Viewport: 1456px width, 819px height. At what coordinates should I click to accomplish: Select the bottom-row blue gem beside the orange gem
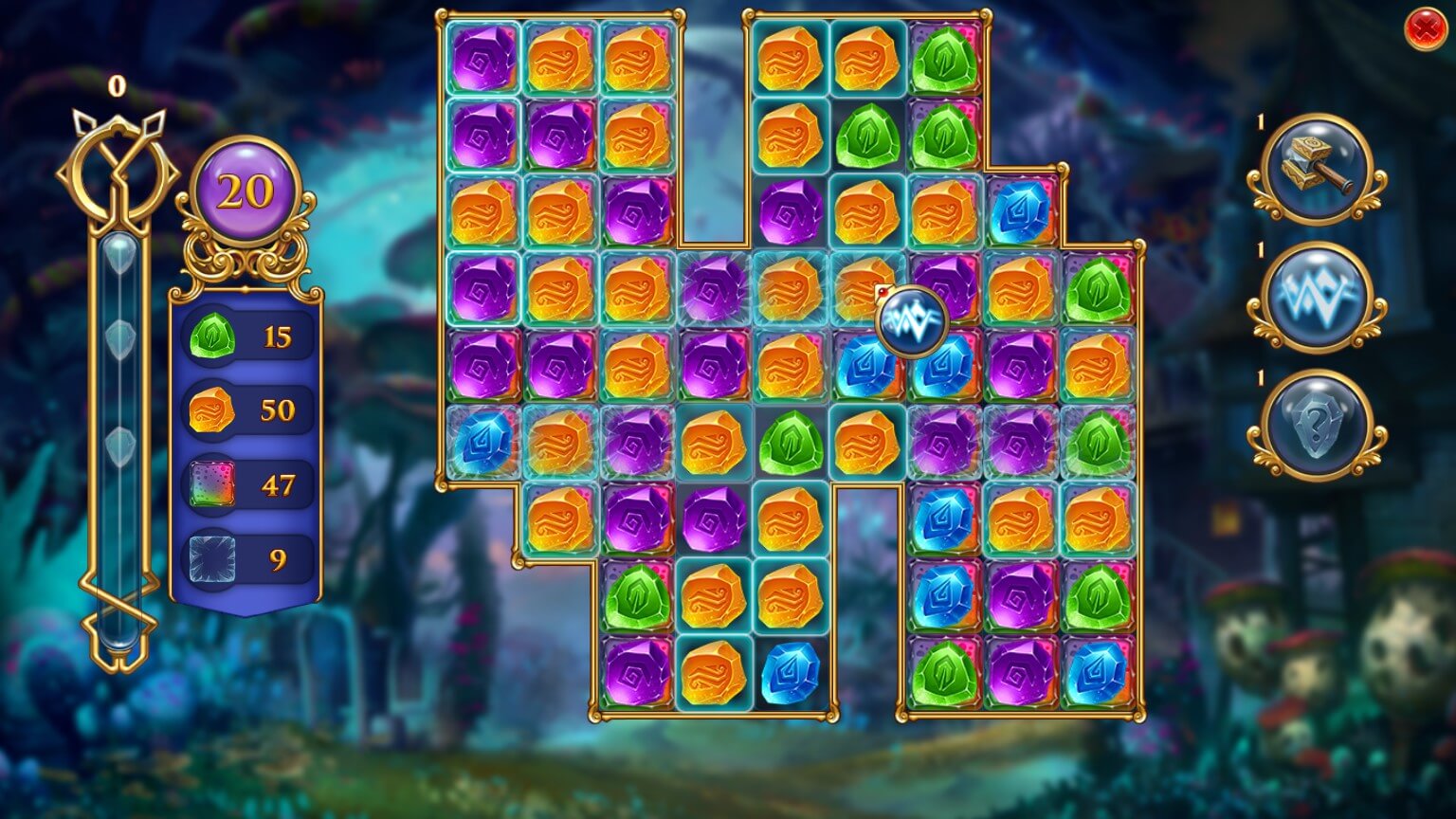(x=791, y=673)
